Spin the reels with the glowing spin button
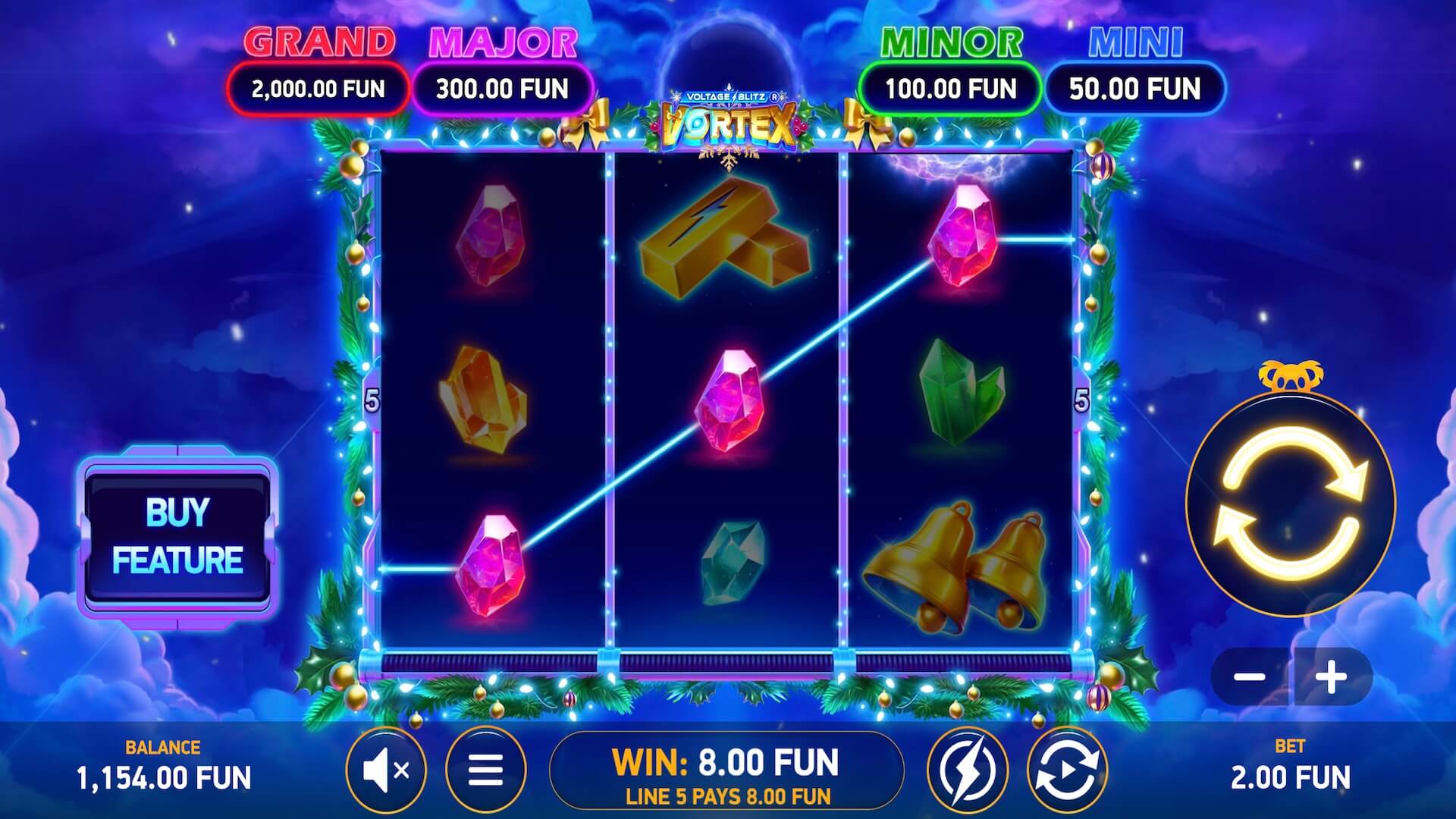 click(x=1290, y=504)
